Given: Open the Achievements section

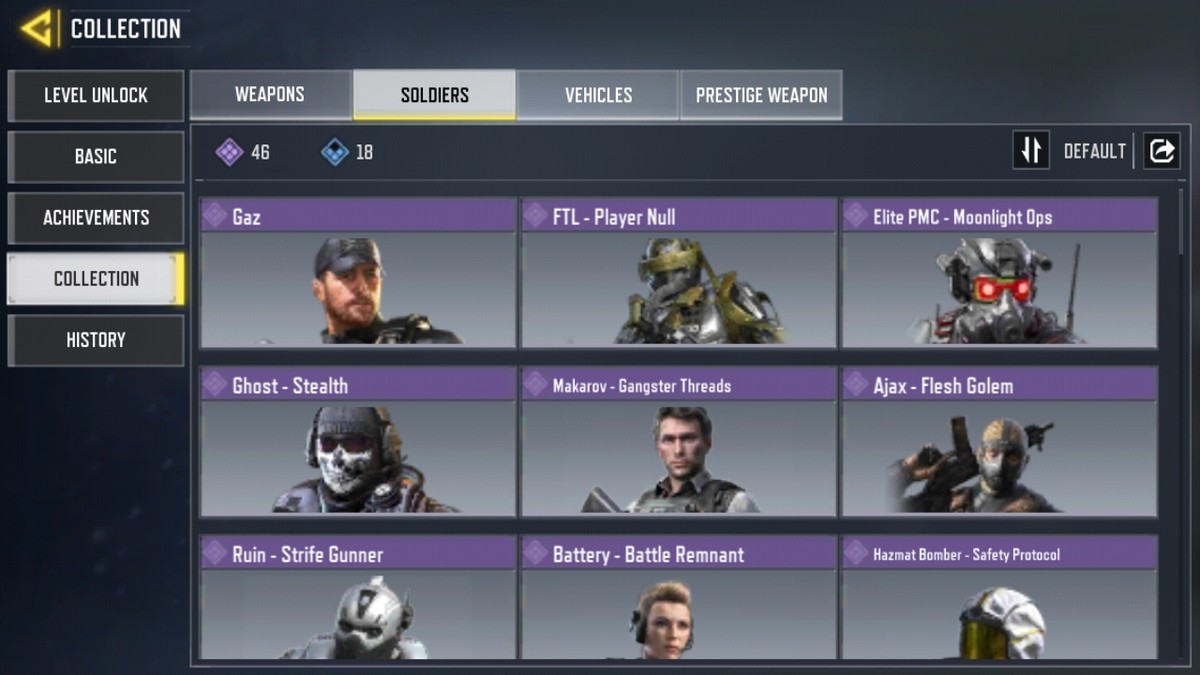Looking at the screenshot, I should (x=96, y=218).
